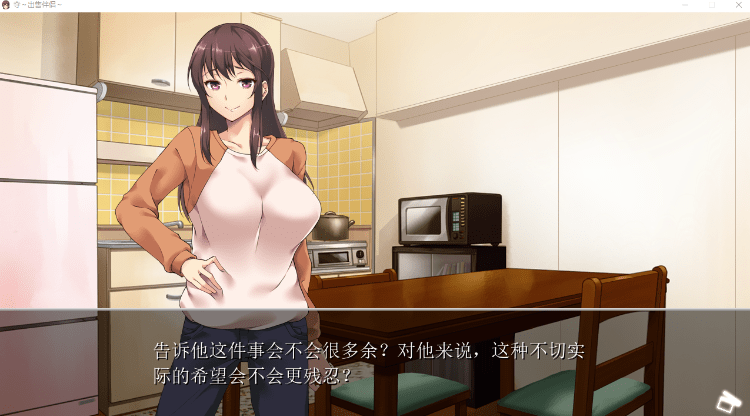
Task: Minimize the game window
Action: point(684,5)
